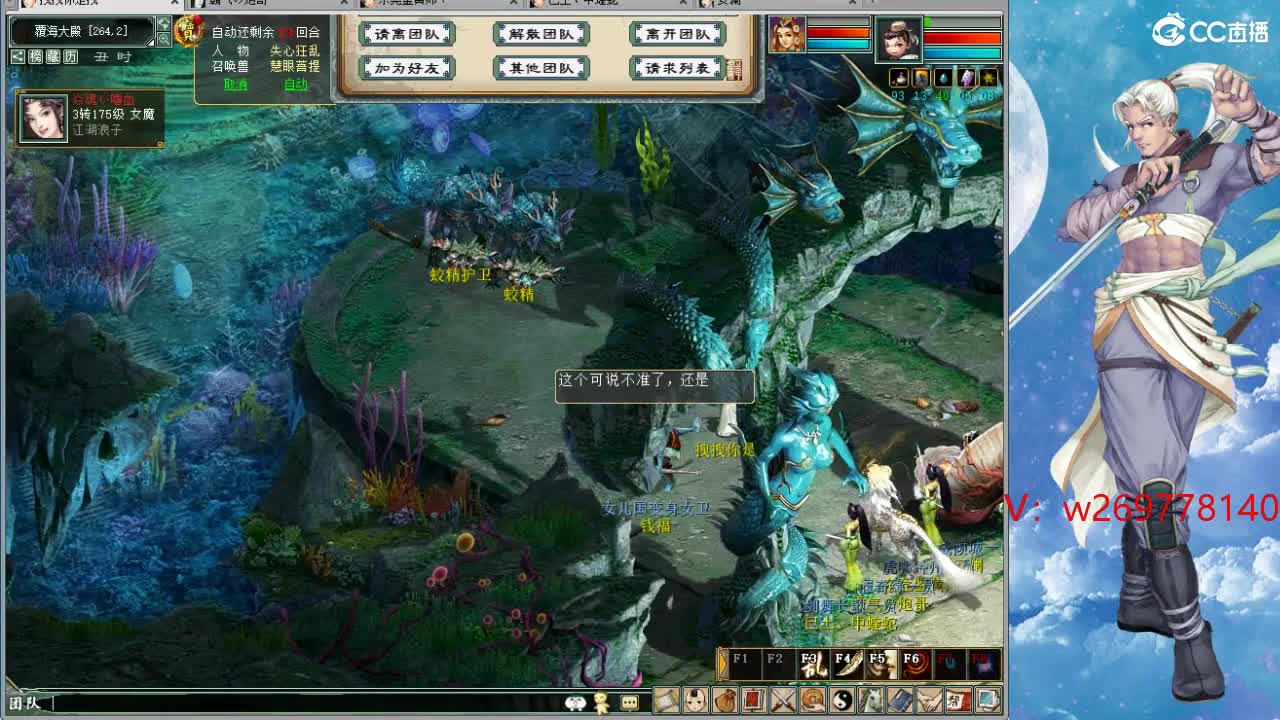Toggle the 藏 button under the map name
The height and width of the screenshot is (720, 1280).
click(x=51, y=57)
